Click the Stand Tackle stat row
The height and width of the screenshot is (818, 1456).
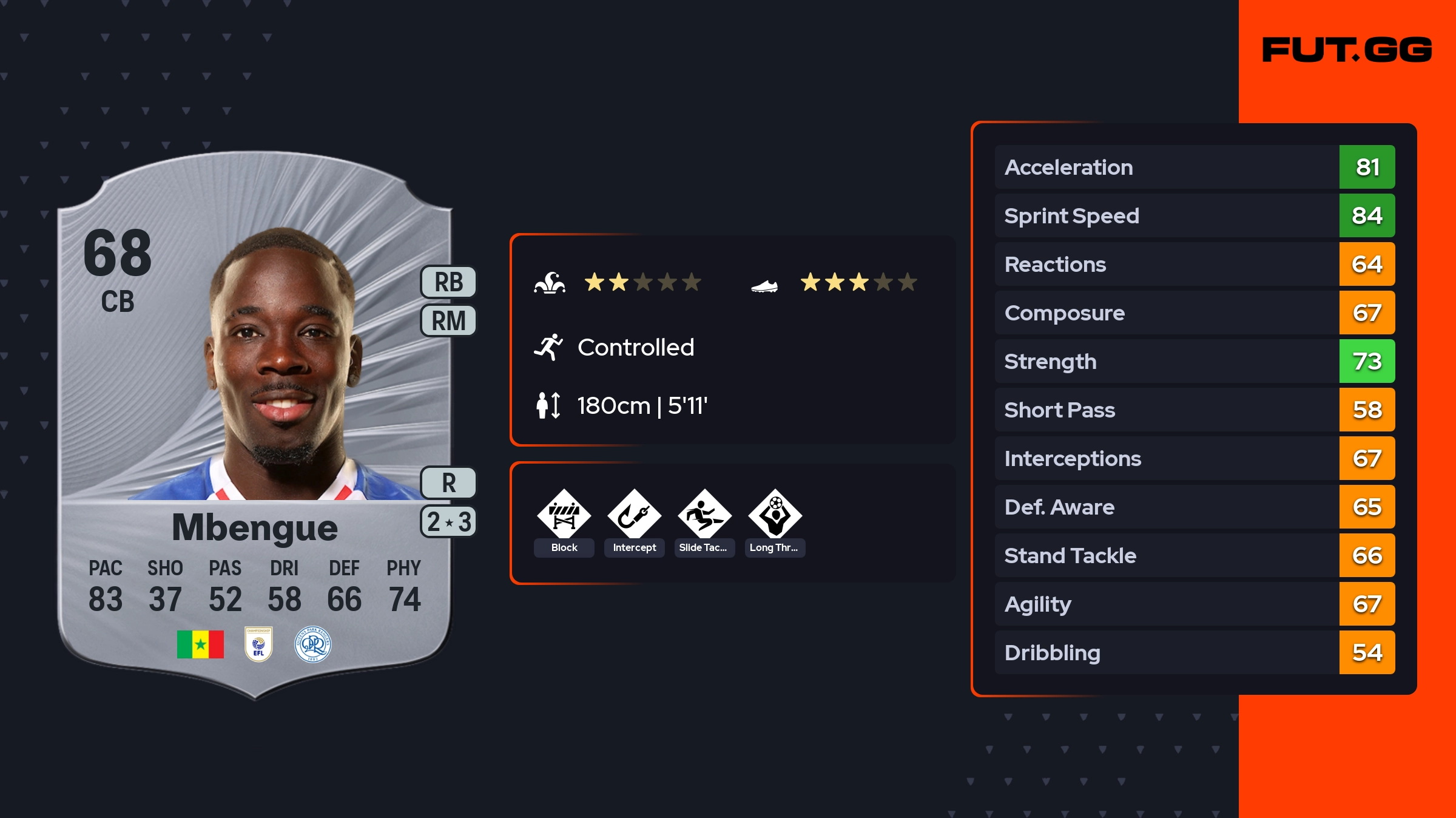pyautogui.click(x=1194, y=556)
